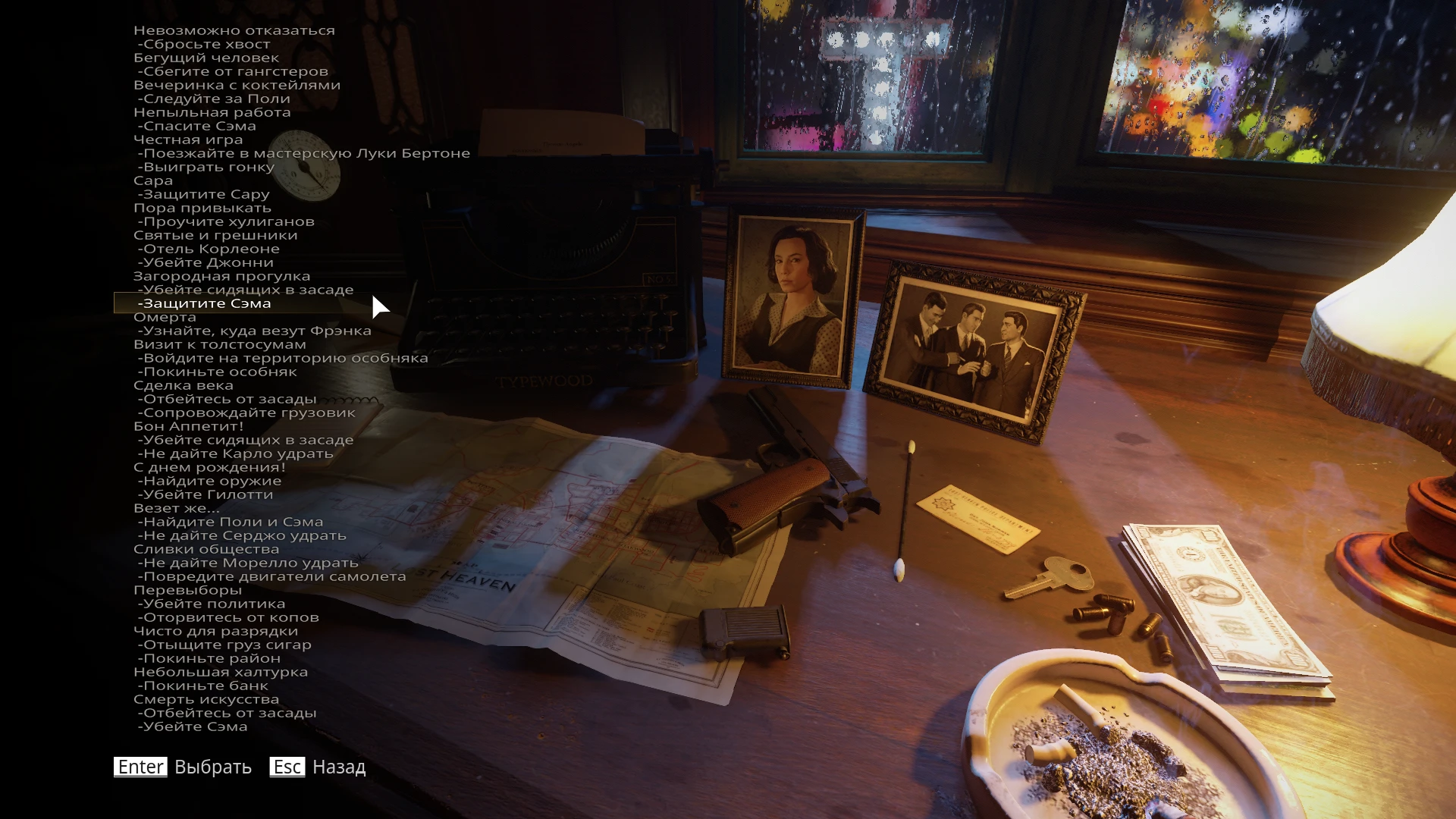The width and height of the screenshot is (1456, 819).
Task: Select "Сбегите от гангстеров" objective
Action: pos(231,71)
